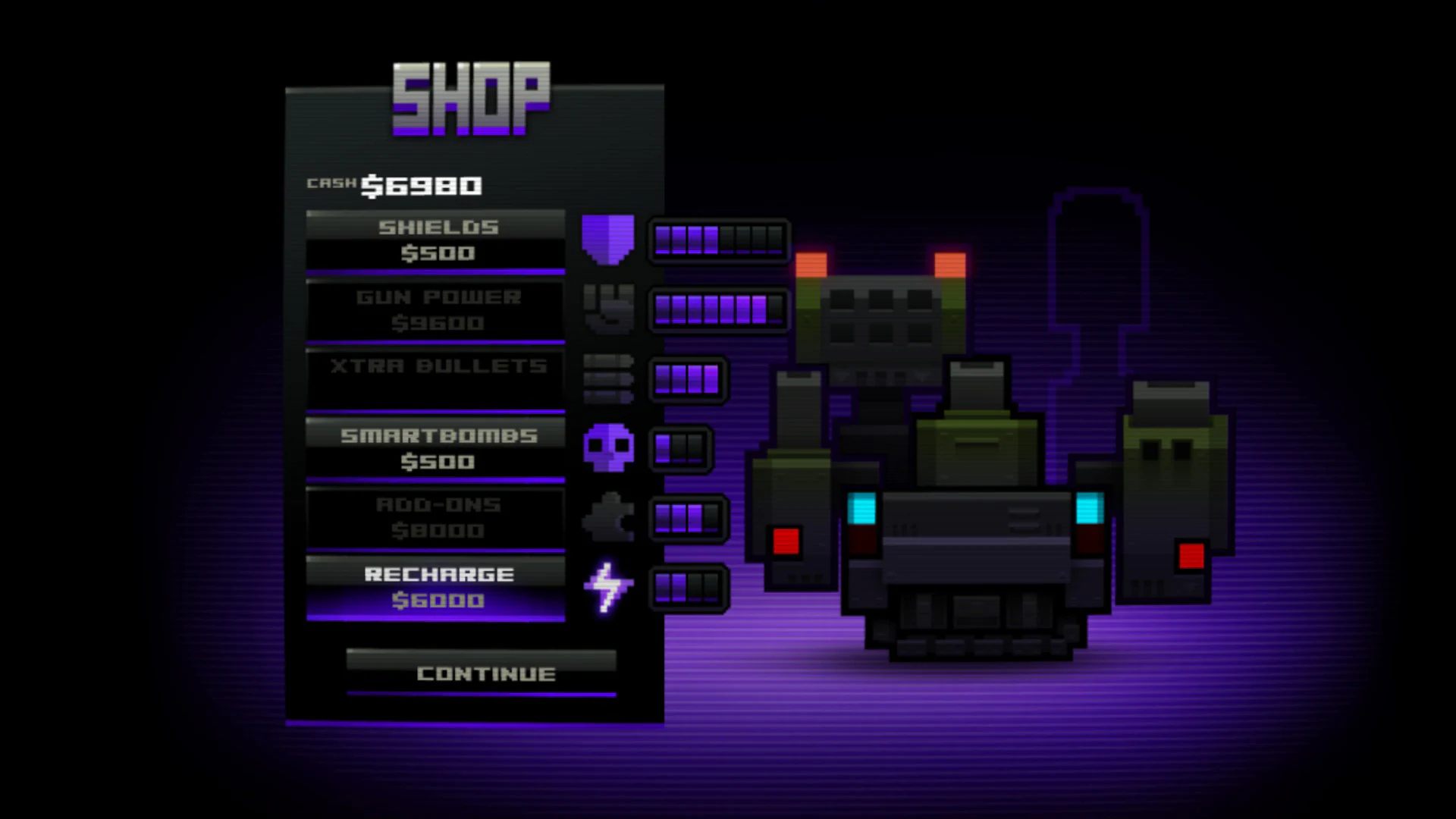1456x819 pixels.
Task: Purchase the Shields upgrade for $500
Action: point(434,239)
